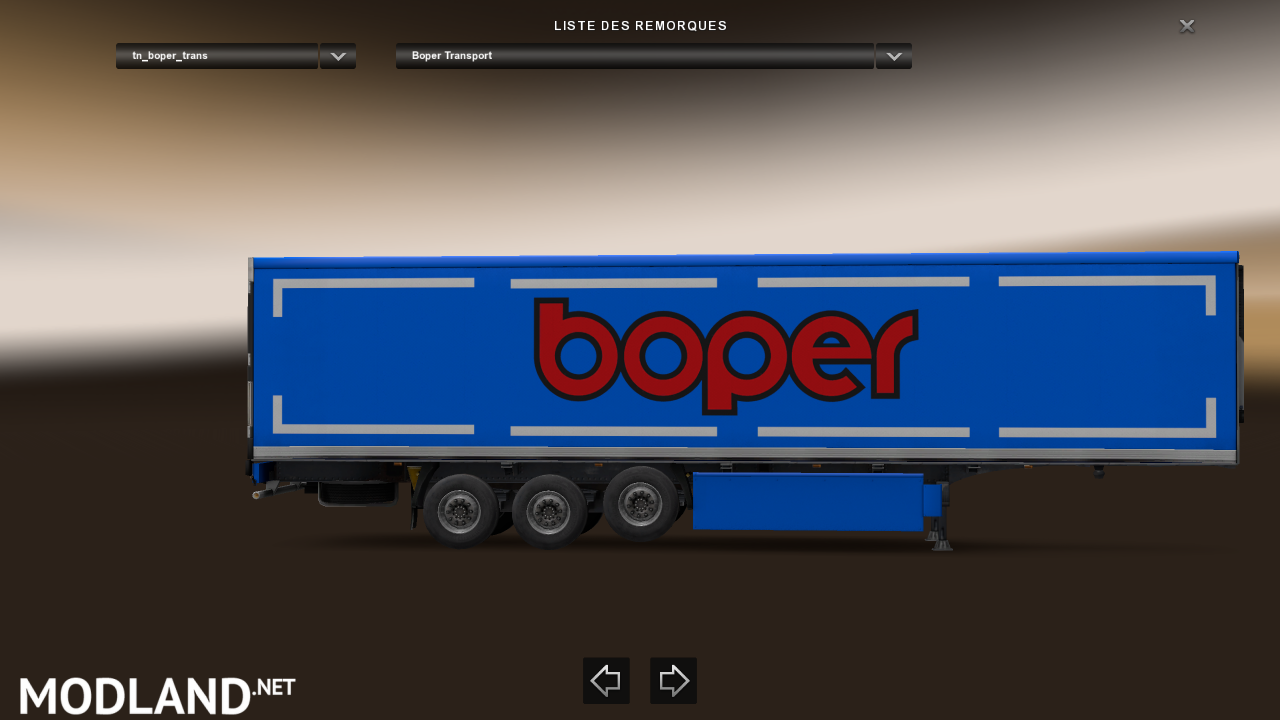Click the chevron beside tn_boper_trans
The height and width of the screenshot is (720, 1280).
pos(337,56)
